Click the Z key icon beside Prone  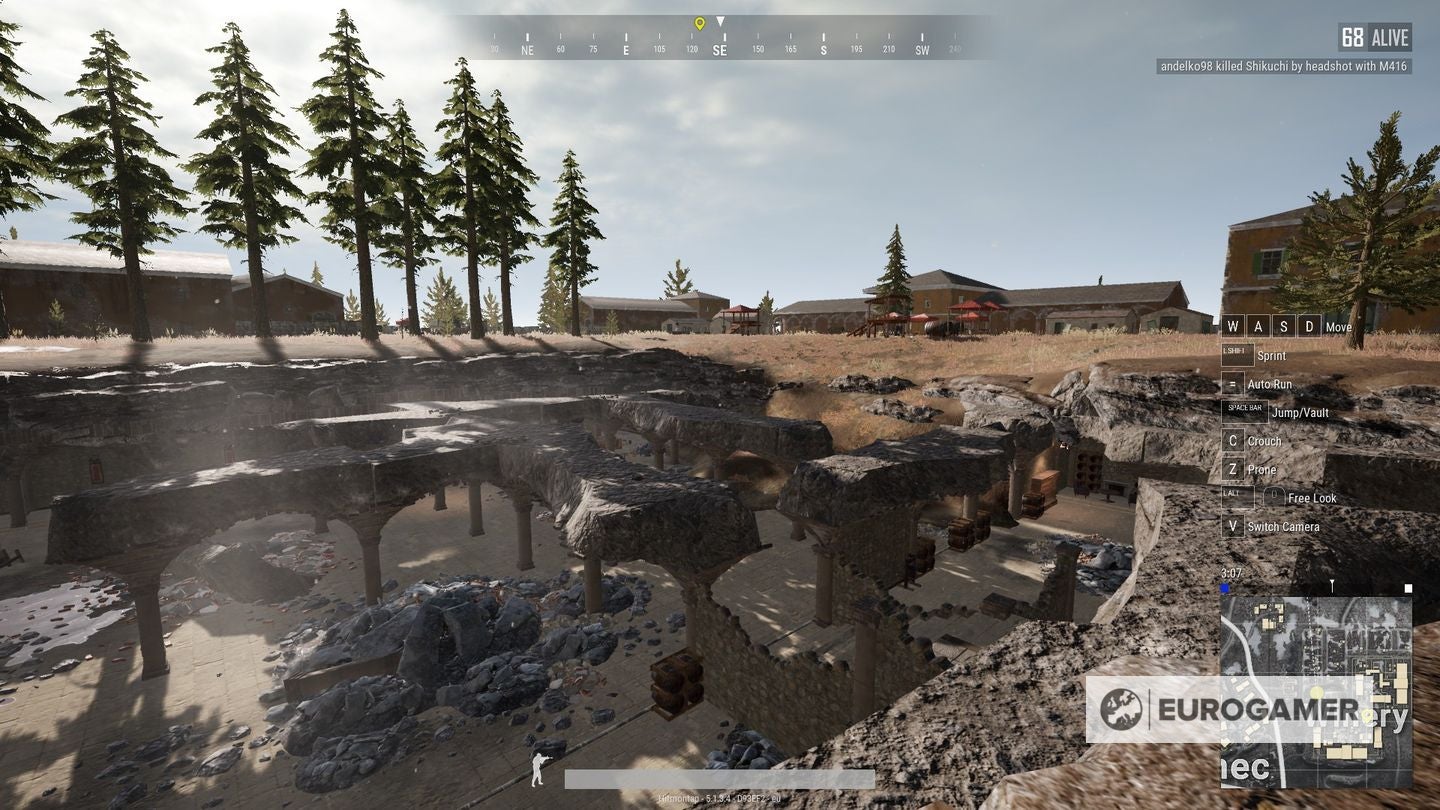[x=1233, y=469]
